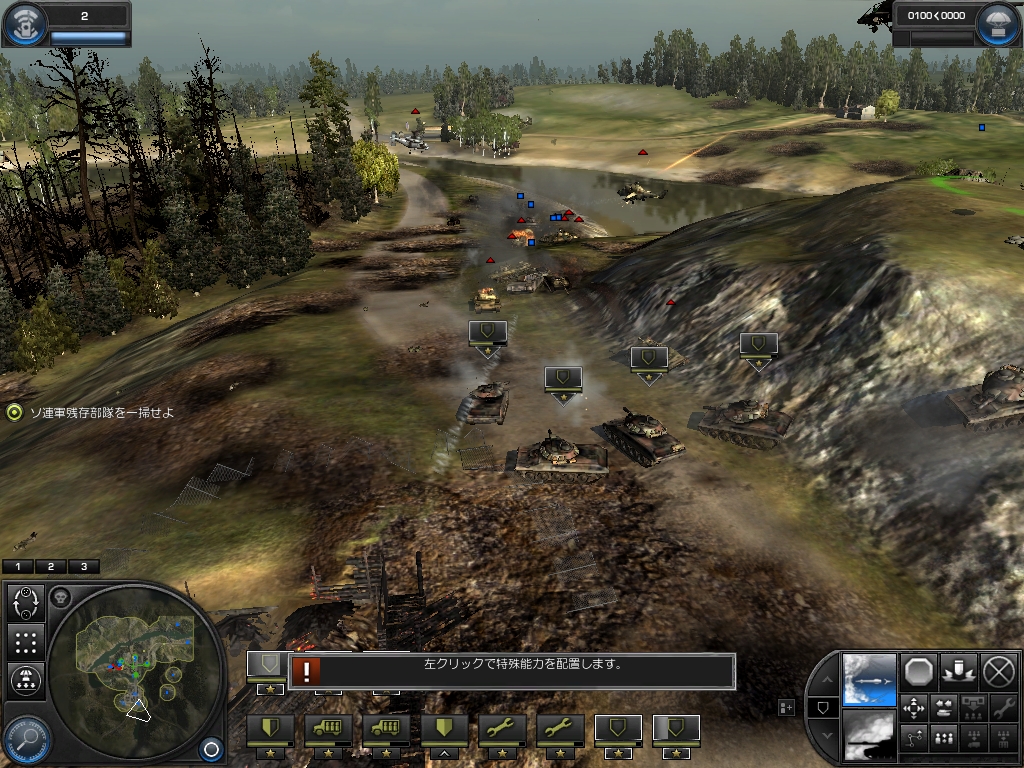Select control group 3

point(83,567)
